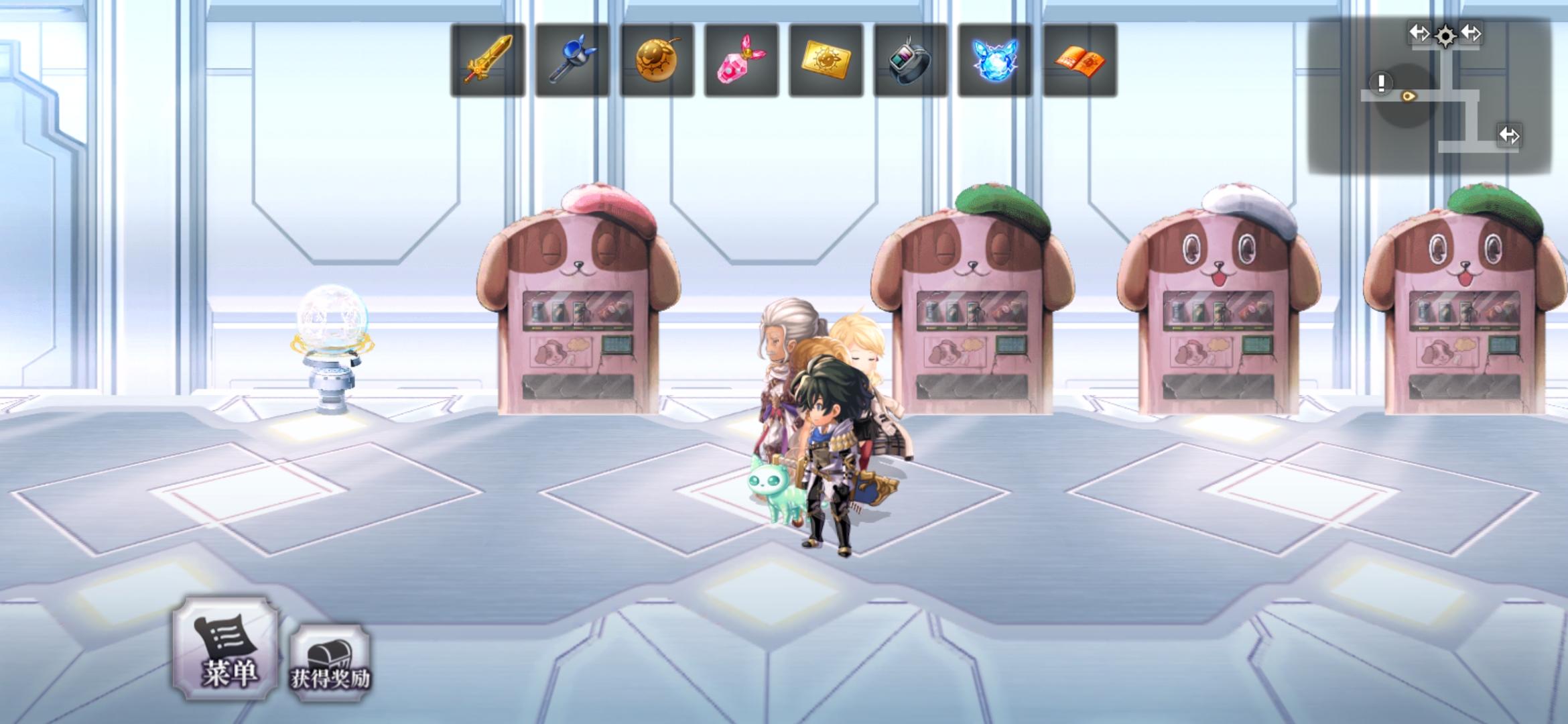Select the wrist device item icon

(911, 61)
